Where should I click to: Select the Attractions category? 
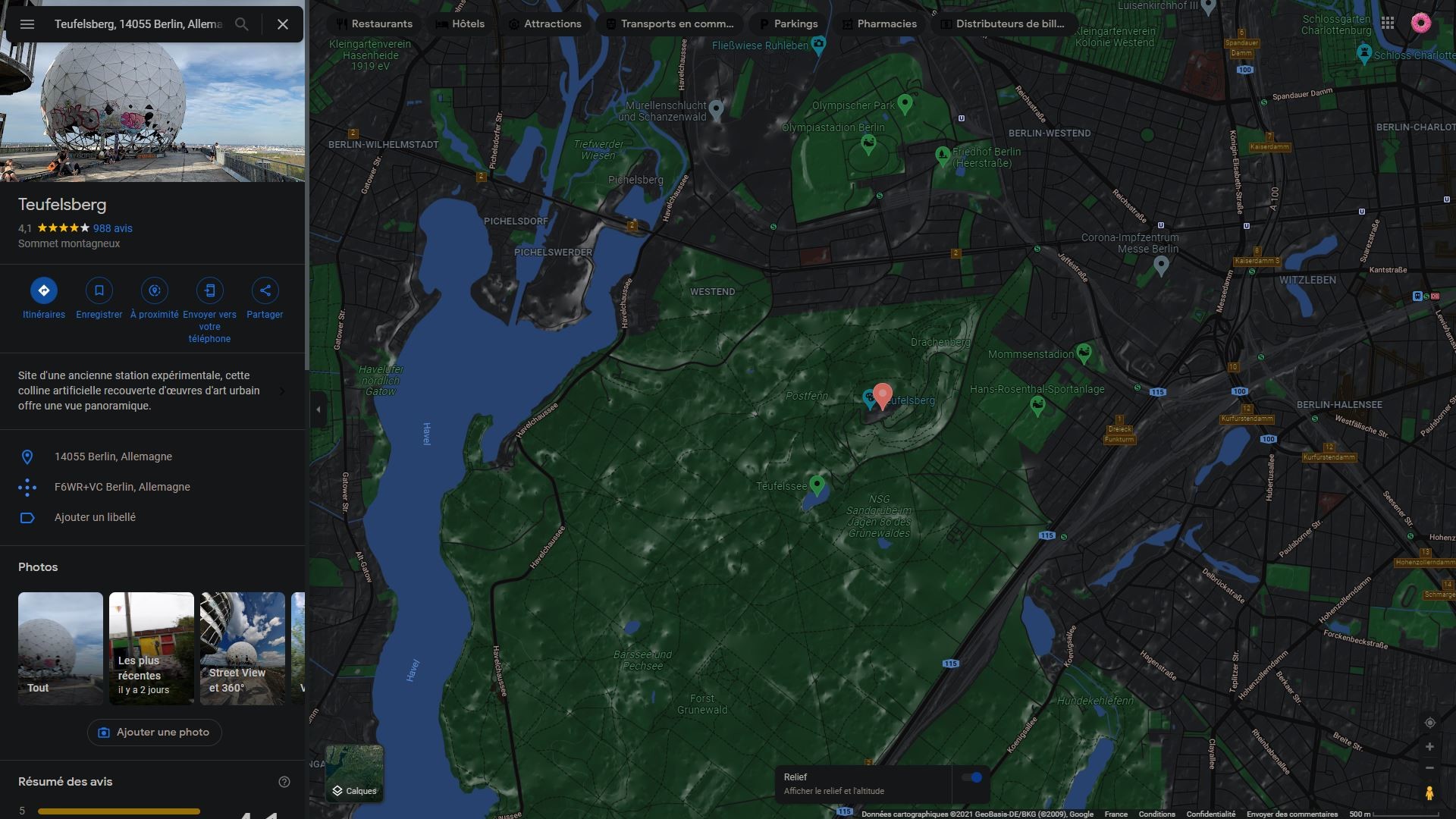545,24
